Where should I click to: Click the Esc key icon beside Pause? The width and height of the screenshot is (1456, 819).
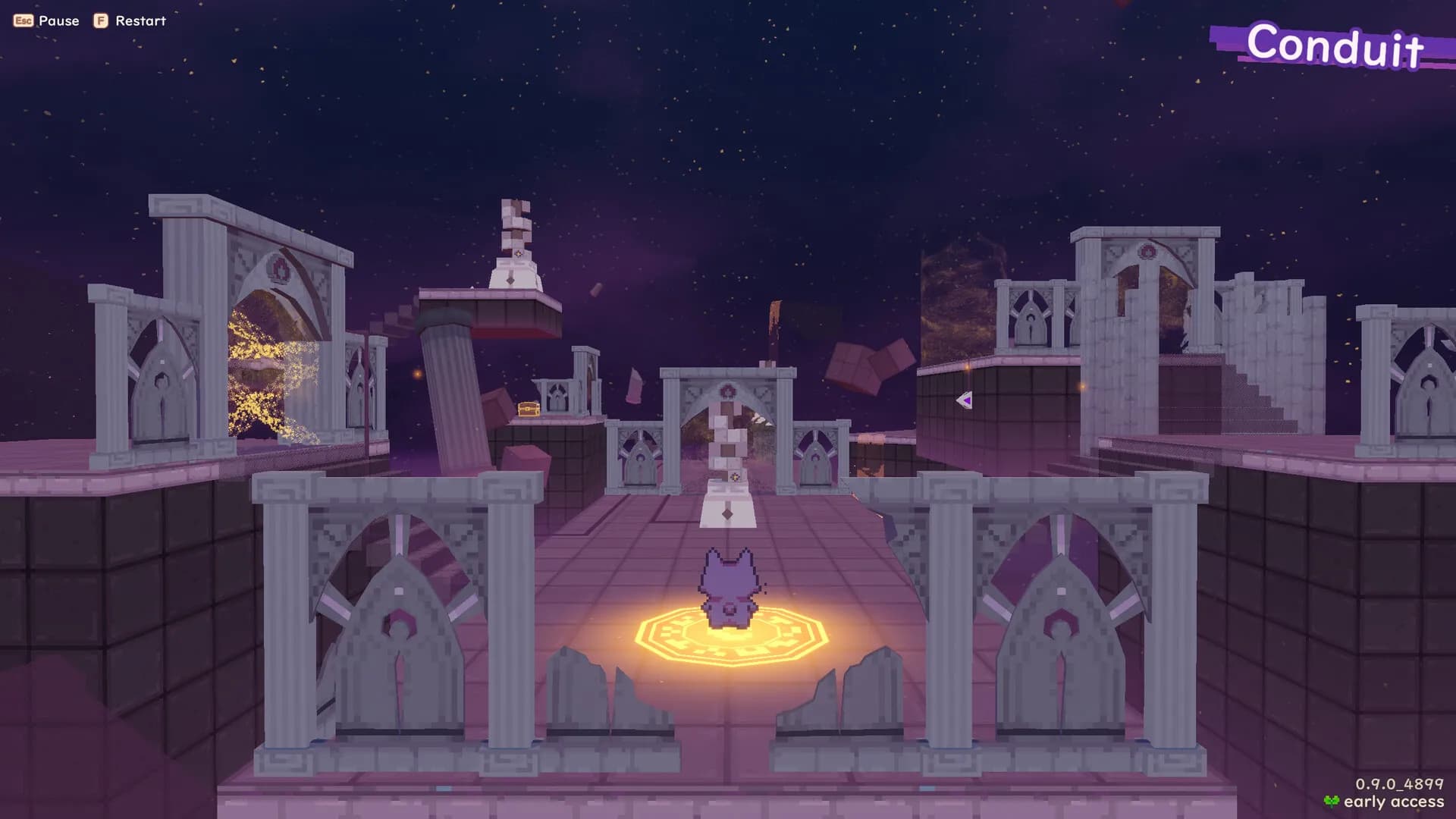pos(22,21)
